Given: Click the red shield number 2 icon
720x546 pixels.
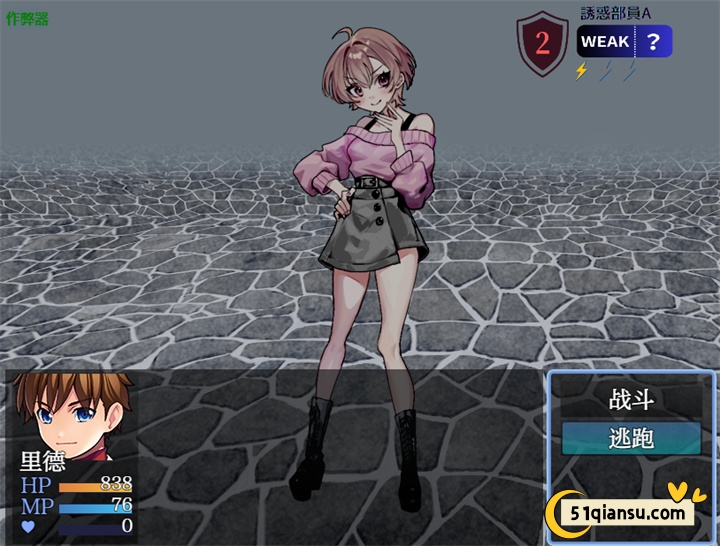Looking at the screenshot, I should [542, 43].
